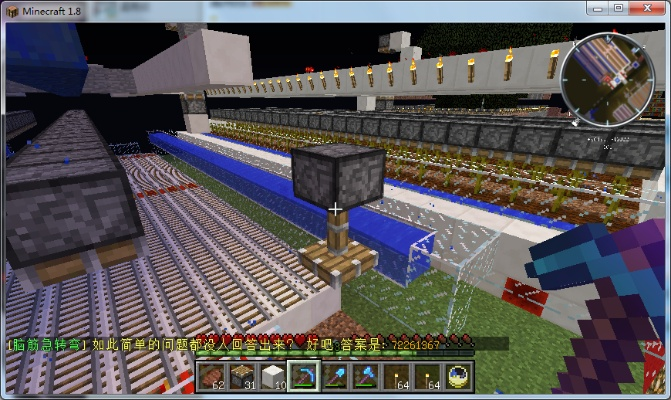
Task: Click the diamond pickaxe hotbar slot
Action: click(x=303, y=376)
